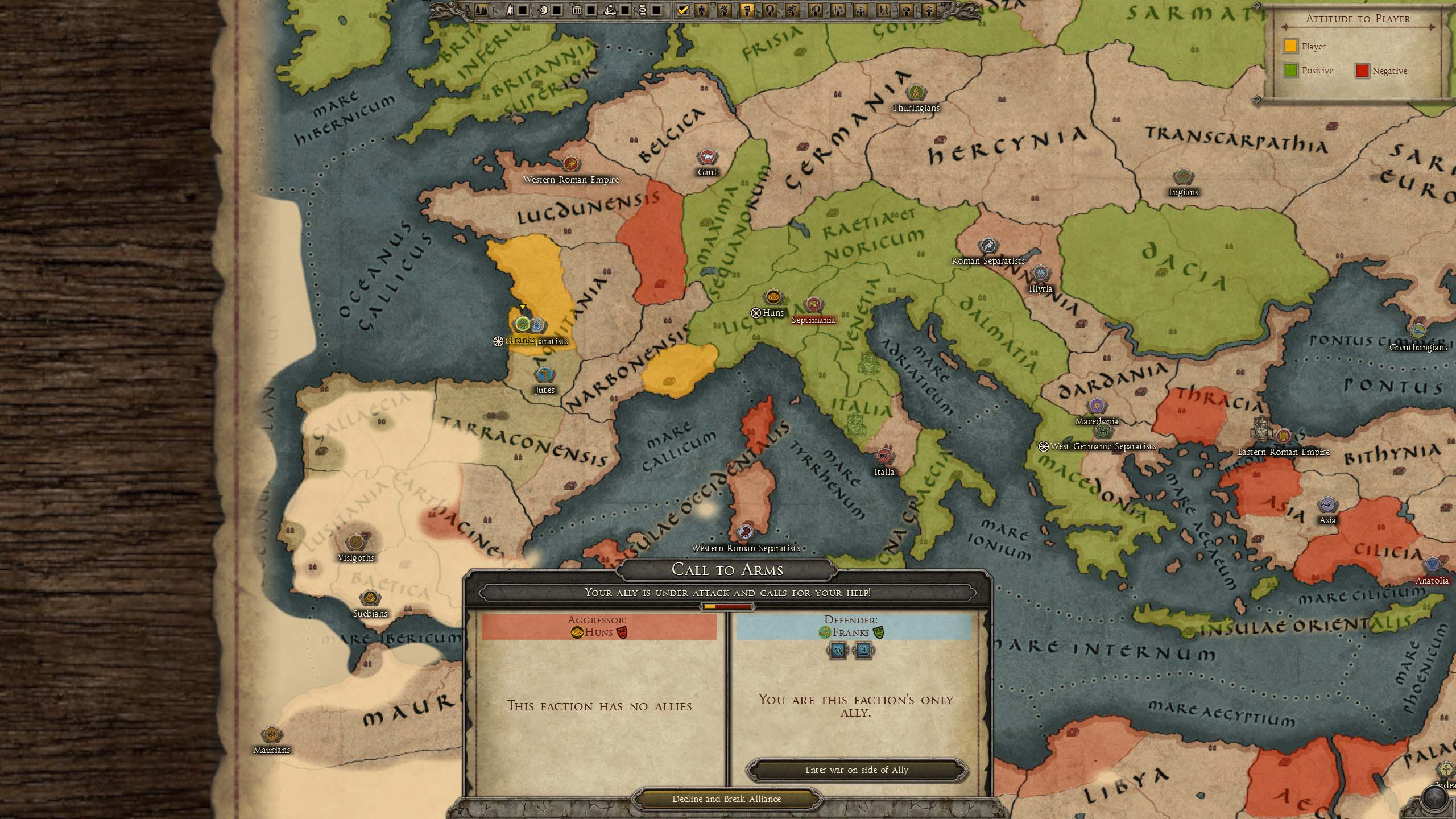The width and height of the screenshot is (1456, 819).
Task: Select the Thuringians faction marker
Action: pos(916,93)
